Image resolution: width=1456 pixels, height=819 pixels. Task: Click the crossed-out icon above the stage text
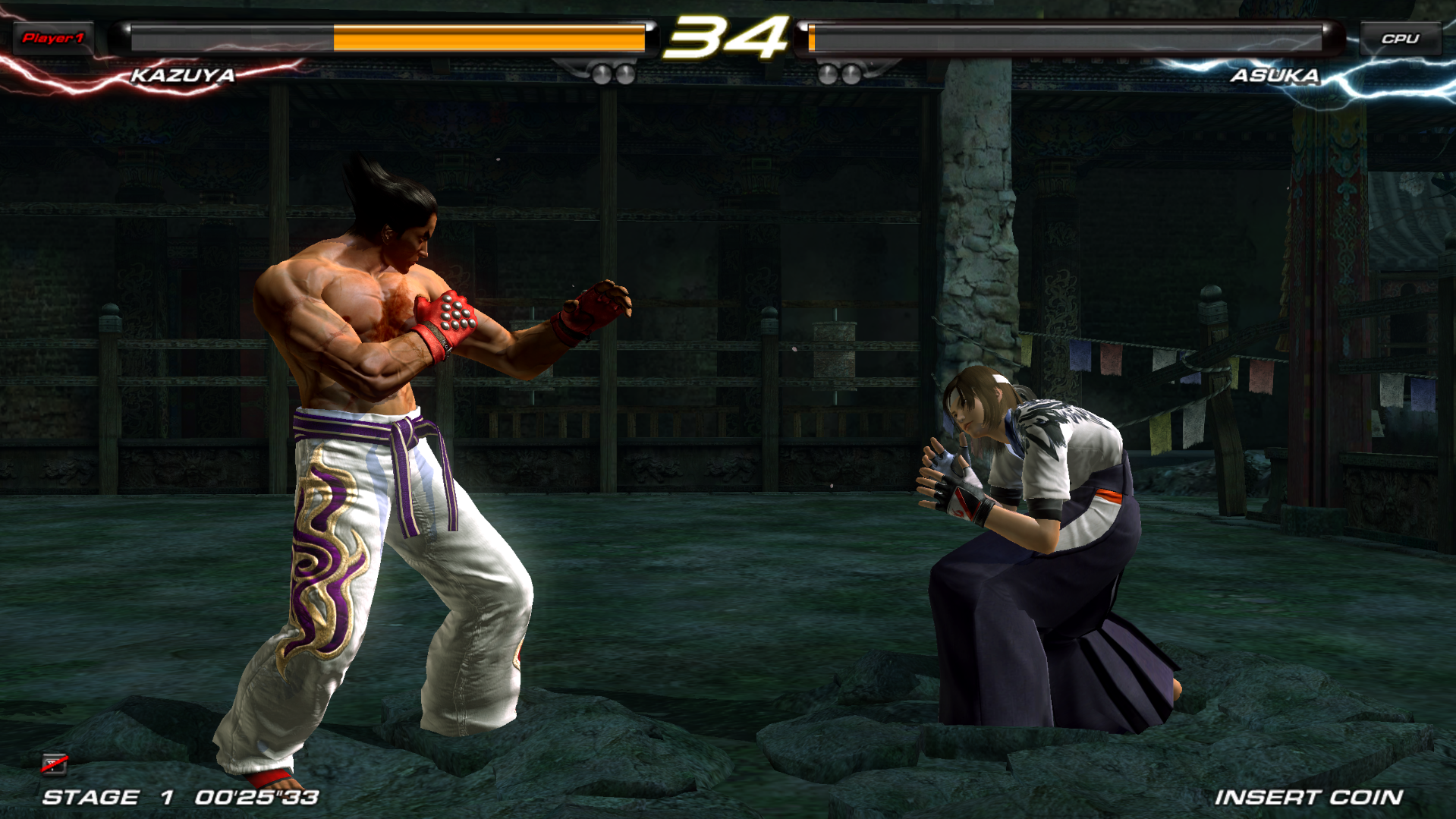coord(55,764)
